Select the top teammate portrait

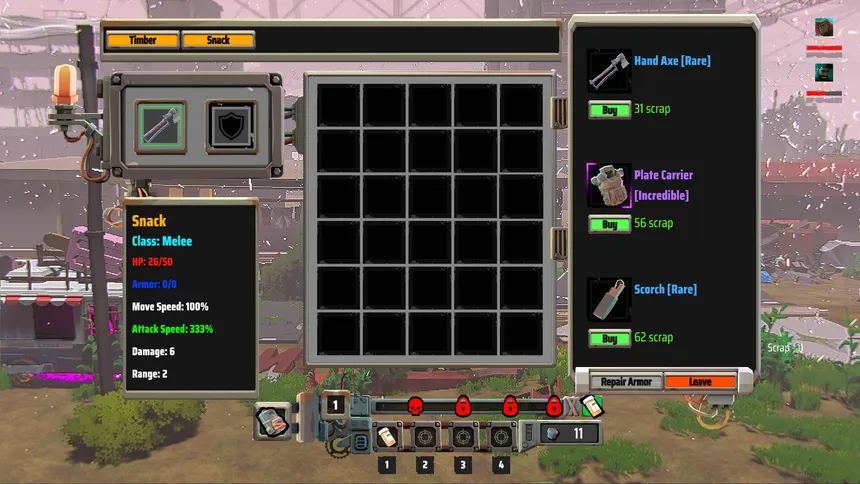pyautogui.click(x=824, y=28)
